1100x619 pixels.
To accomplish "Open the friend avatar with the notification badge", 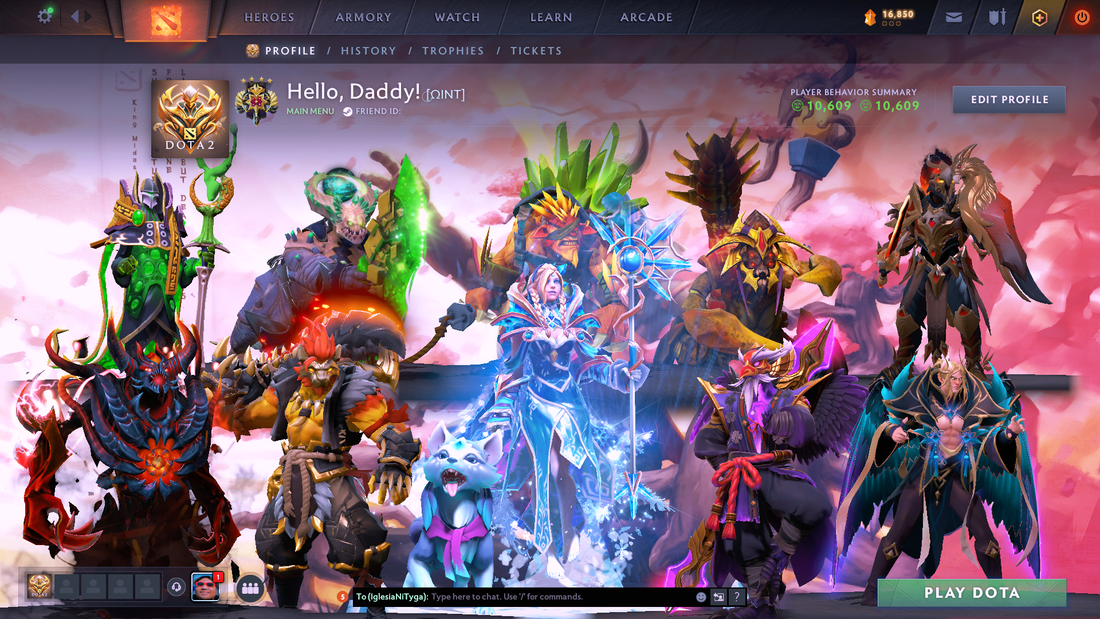I will pos(205,587).
